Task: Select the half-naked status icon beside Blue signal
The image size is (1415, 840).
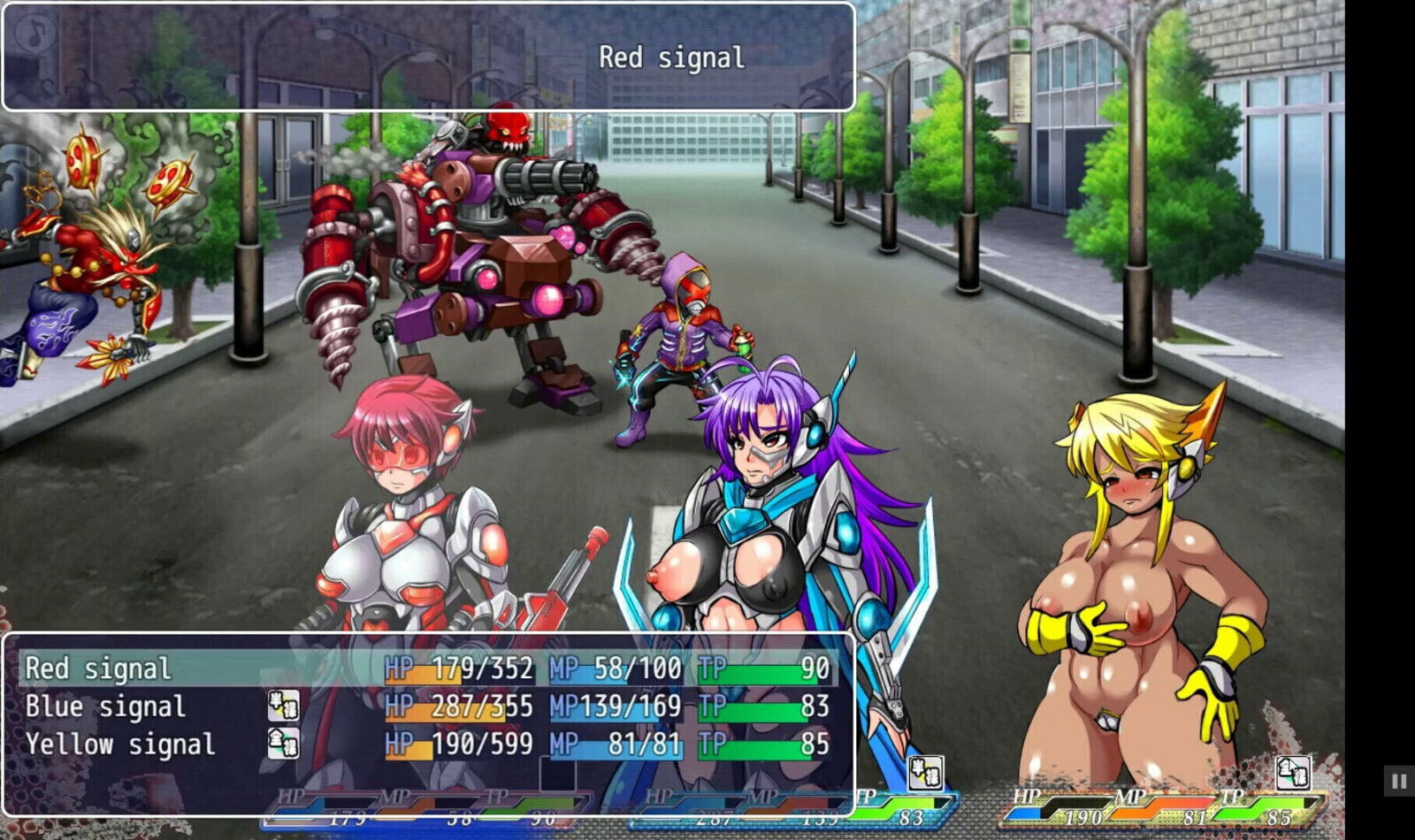Action: tap(284, 705)
